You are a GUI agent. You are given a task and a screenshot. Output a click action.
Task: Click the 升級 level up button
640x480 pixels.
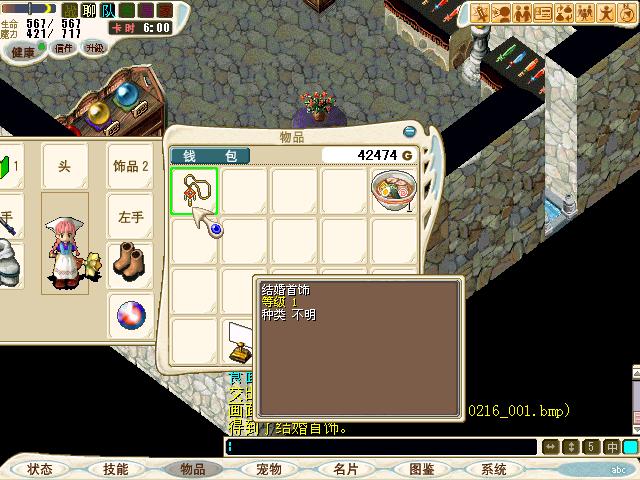pyautogui.click(x=94, y=47)
